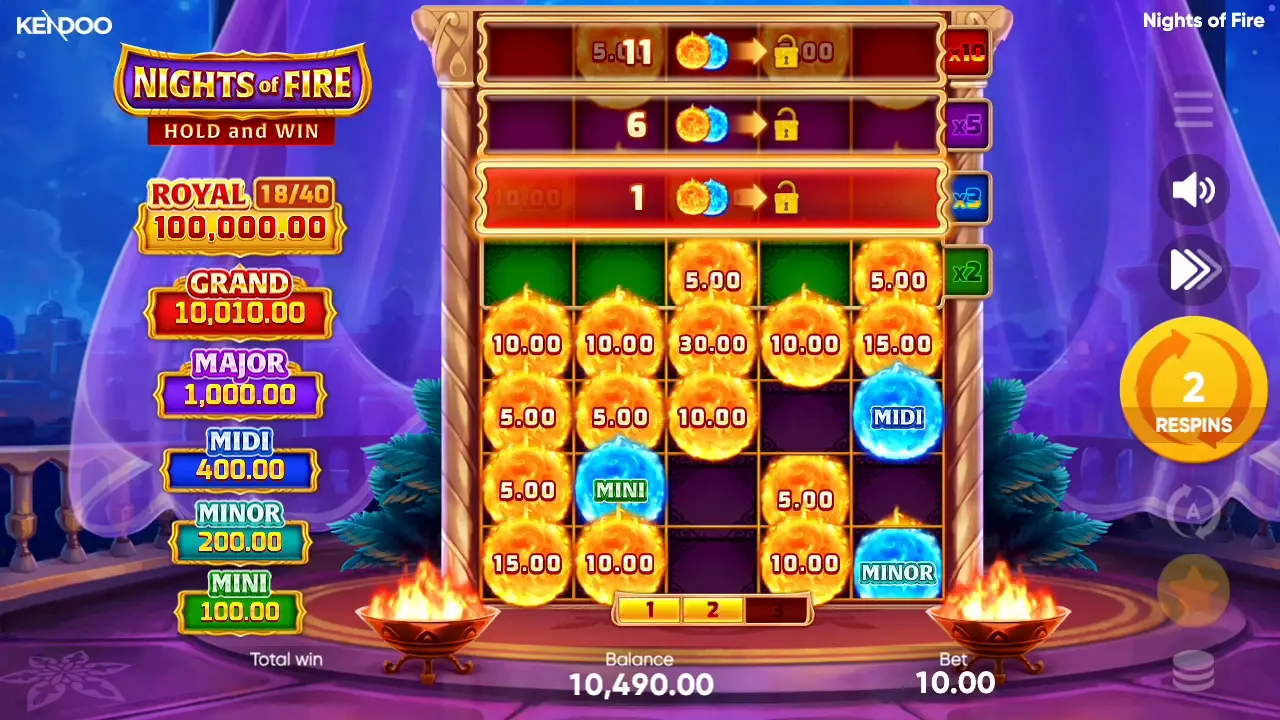Click the Kendoo logo

pyautogui.click(x=64, y=25)
